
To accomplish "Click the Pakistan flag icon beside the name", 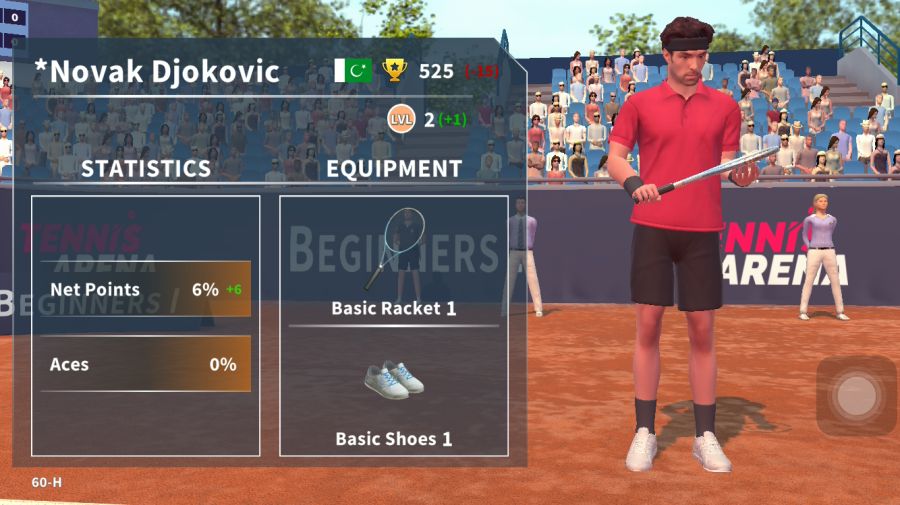I will click(353, 71).
